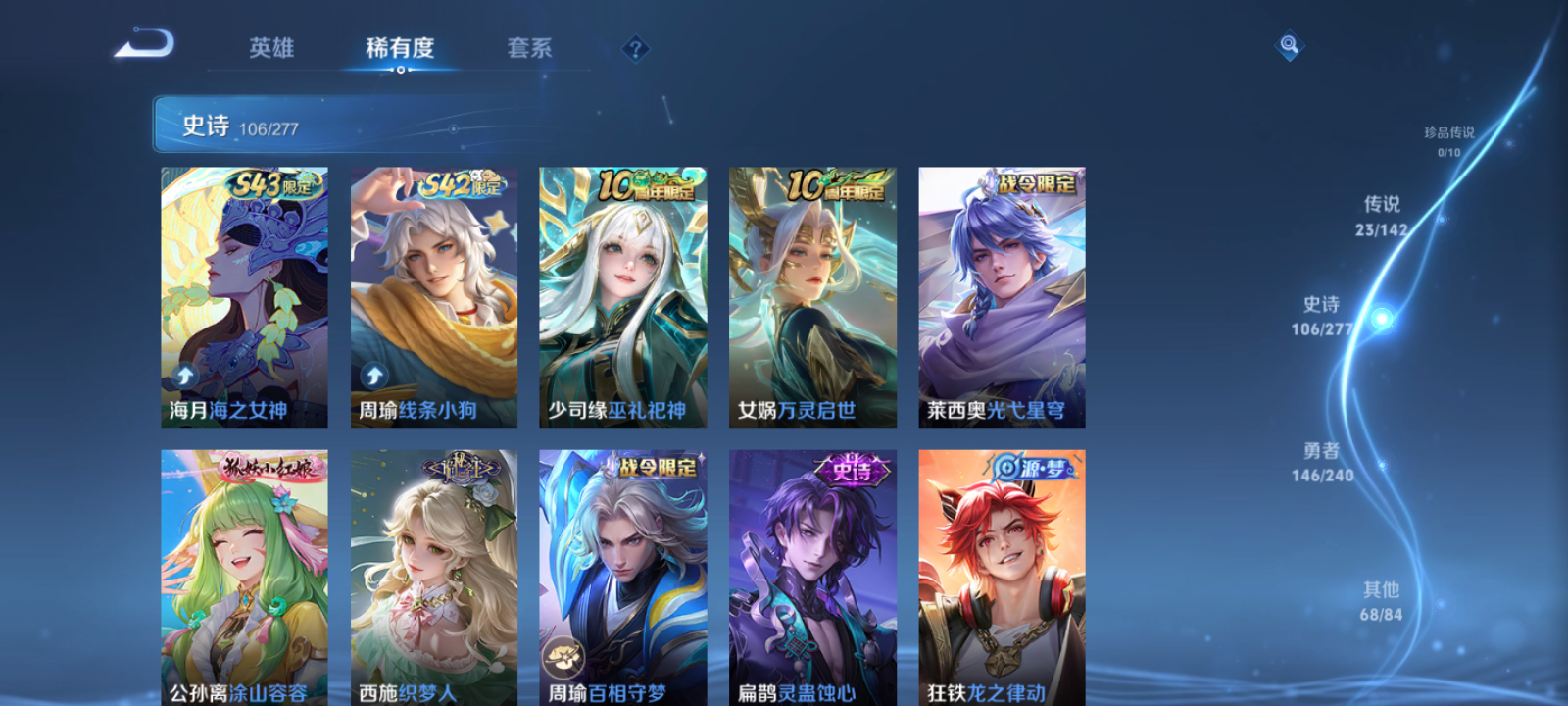Image resolution: width=1568 pixels, height=706 pixels.
Task: Expand the 其他 68/84 category
Action: (x=1380, y=599)
